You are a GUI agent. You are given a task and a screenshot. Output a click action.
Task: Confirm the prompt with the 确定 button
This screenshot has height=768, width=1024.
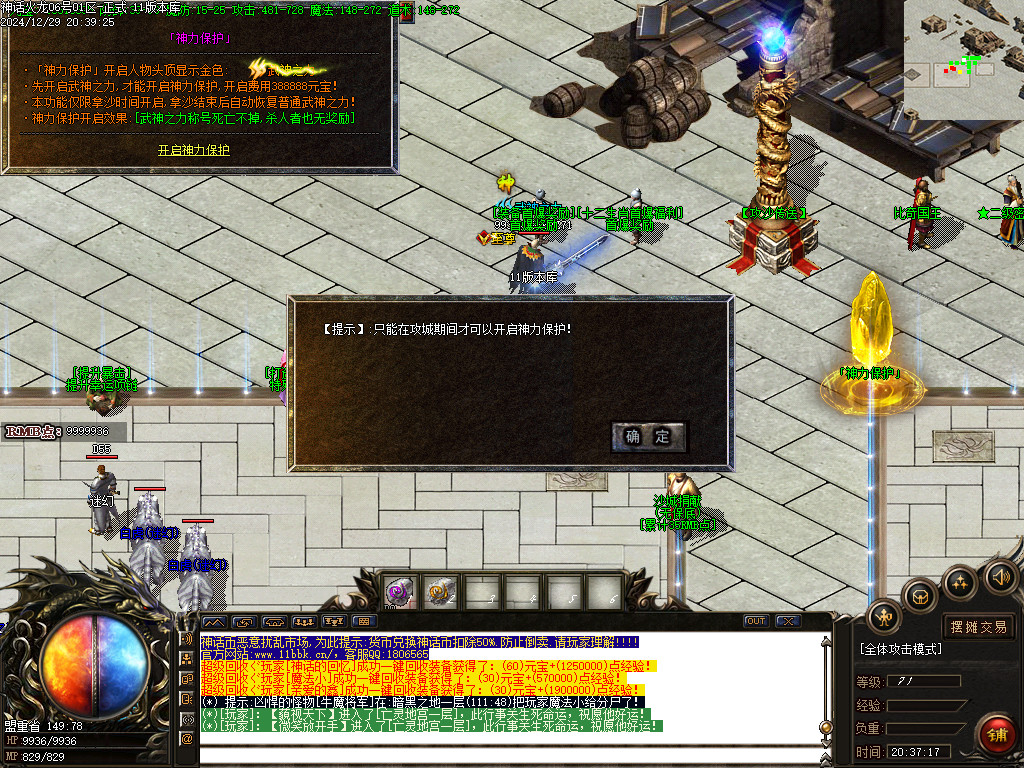(648, 437)
